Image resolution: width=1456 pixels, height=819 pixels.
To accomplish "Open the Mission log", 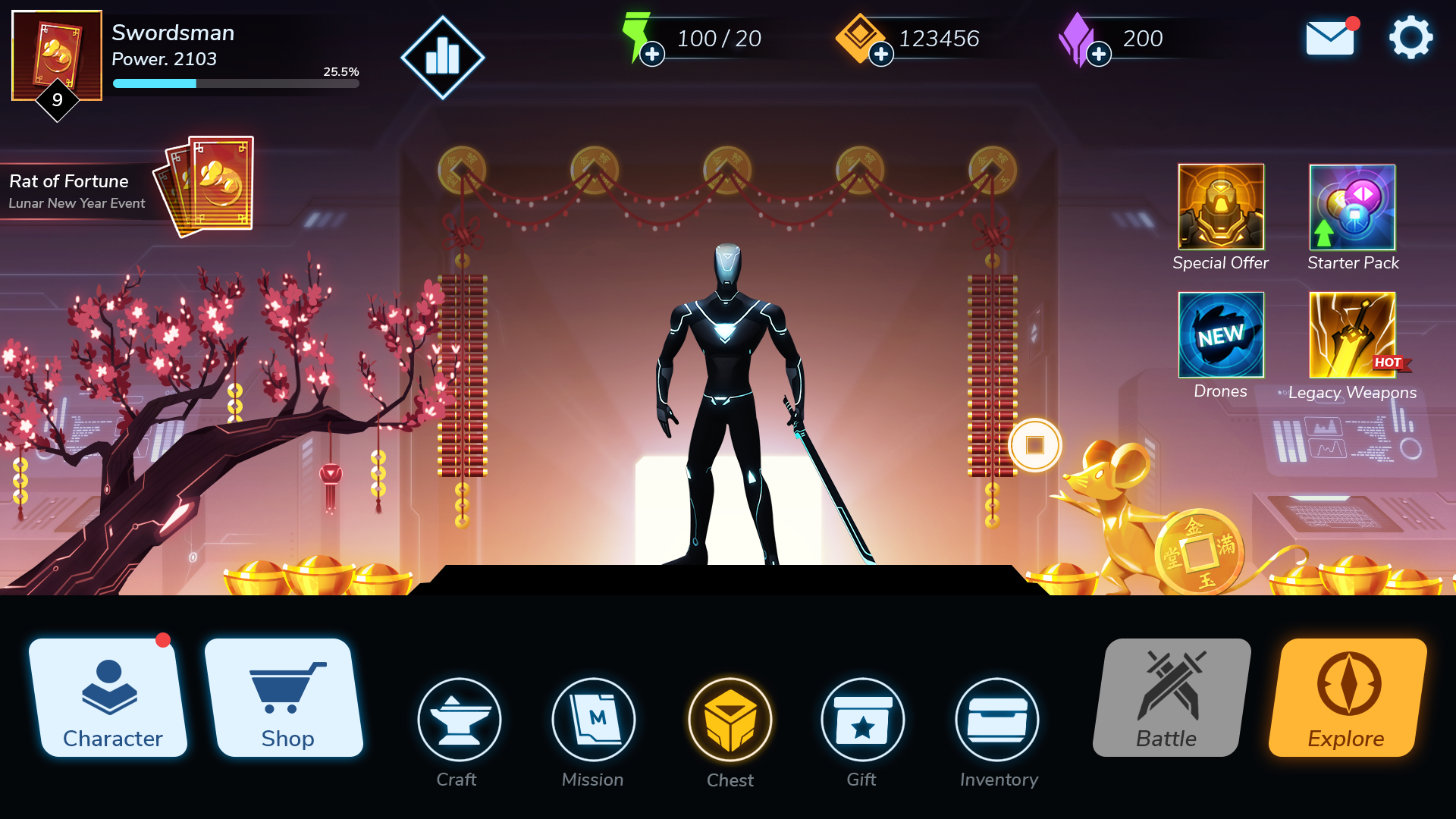I will (595, 719).
